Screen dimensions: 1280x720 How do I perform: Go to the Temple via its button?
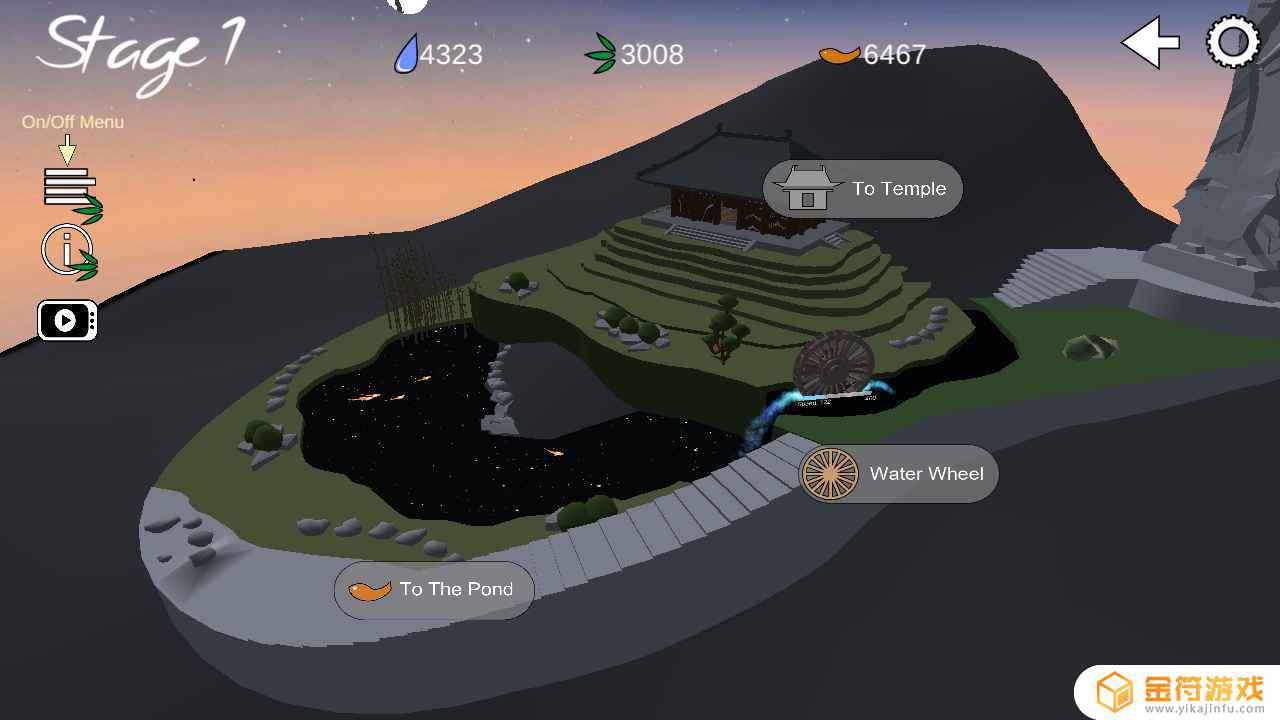pyautogui.click(x=862, y=189)
